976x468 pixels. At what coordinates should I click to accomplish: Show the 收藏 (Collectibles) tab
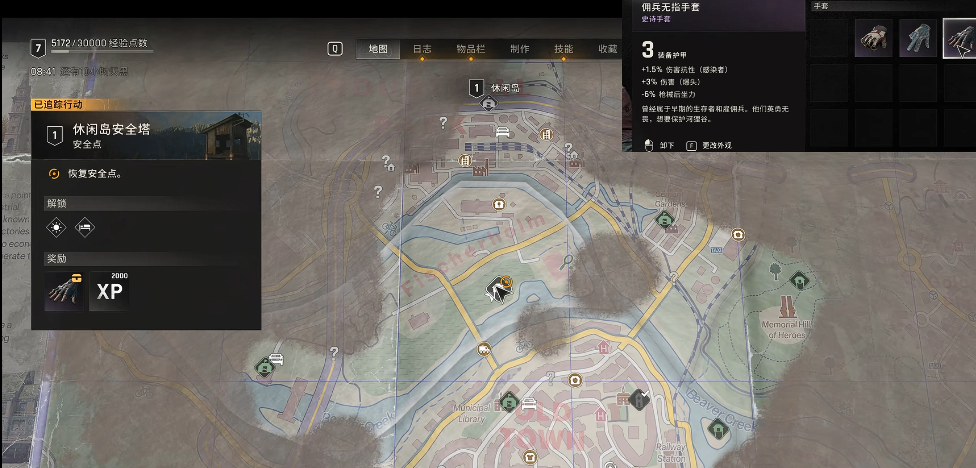click(607, 48)
